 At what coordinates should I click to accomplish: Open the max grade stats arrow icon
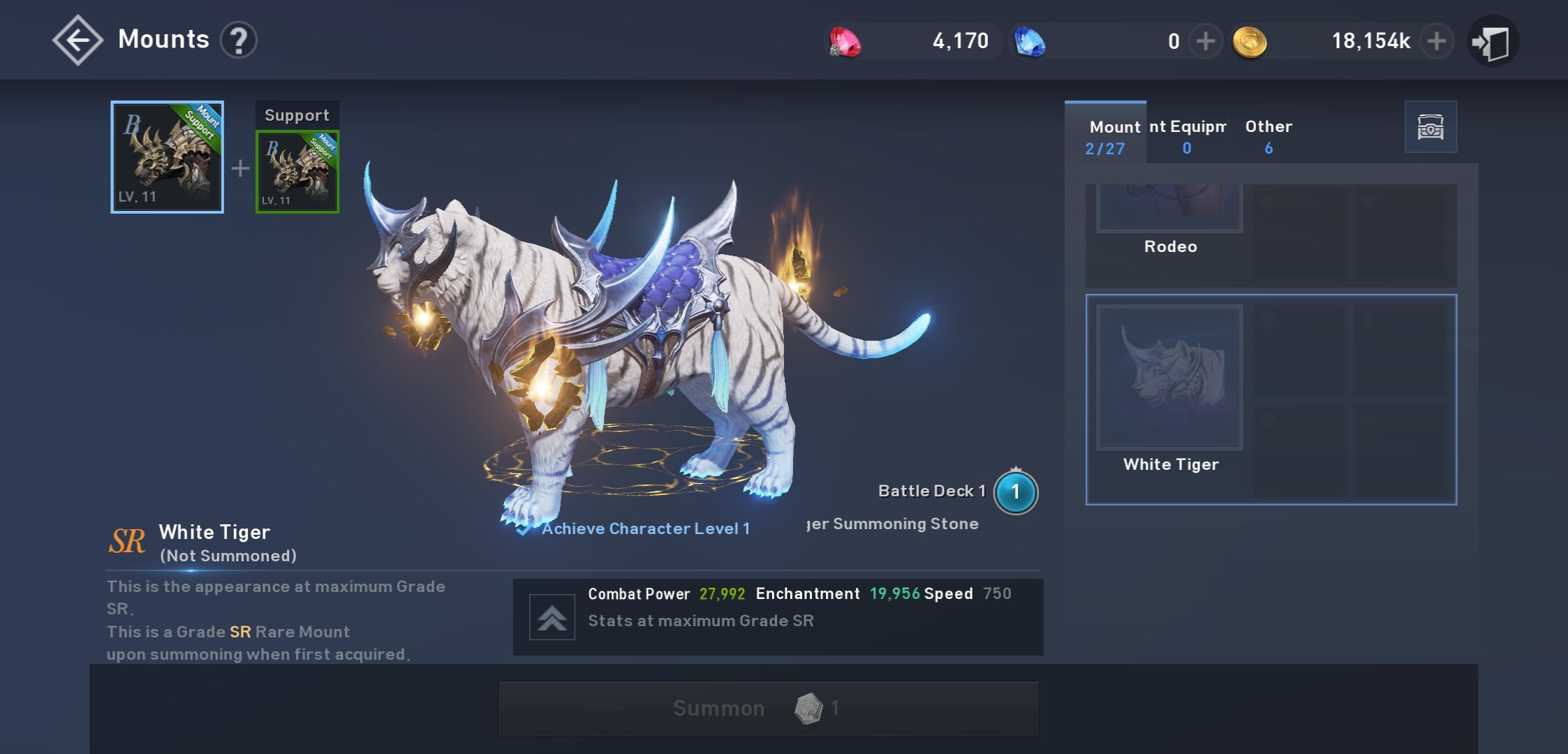(x=552, y=617)
